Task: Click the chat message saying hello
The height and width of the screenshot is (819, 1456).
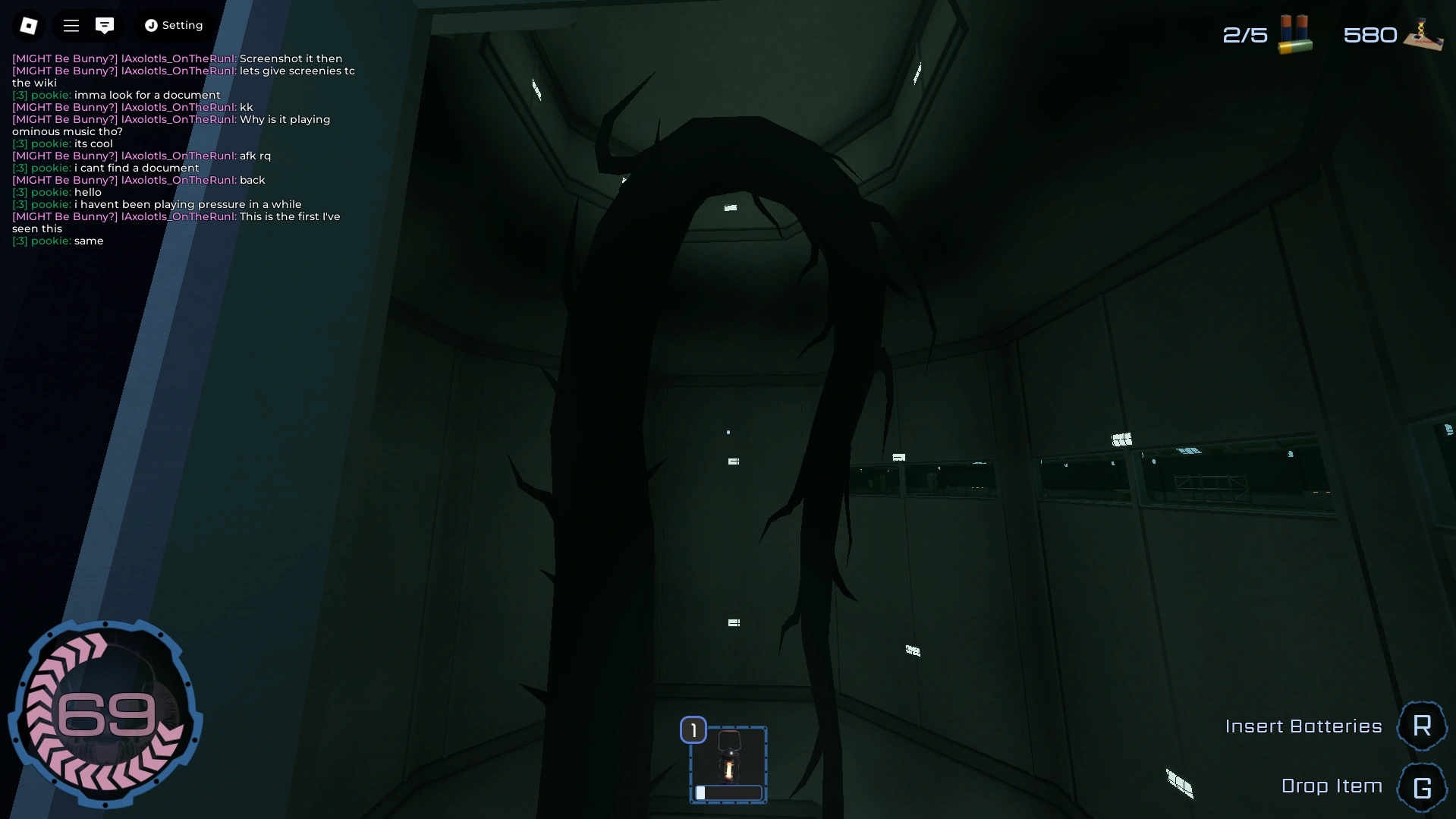Action: 88,192
